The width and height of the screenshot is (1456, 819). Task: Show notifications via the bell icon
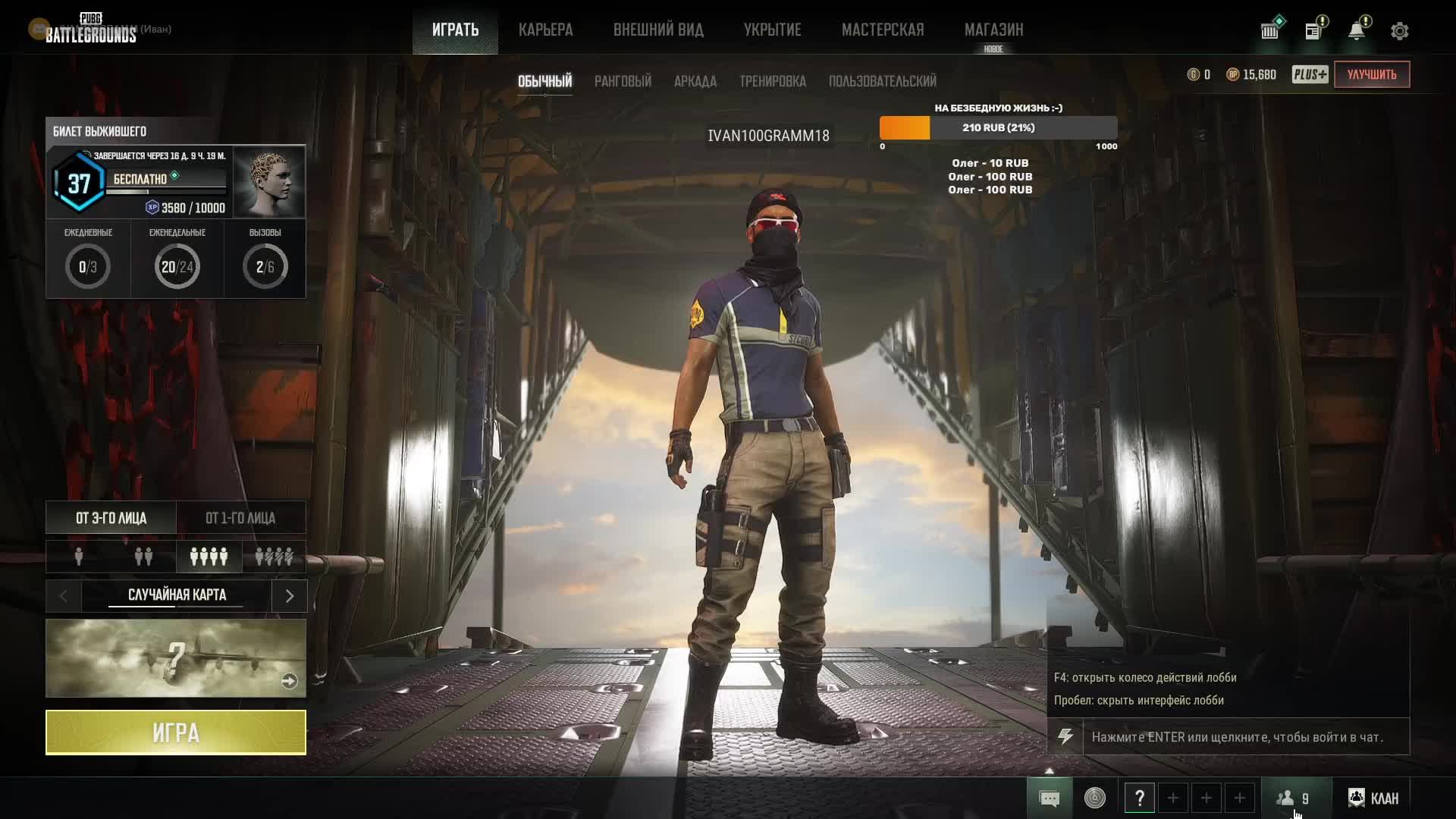point(1357,30)
